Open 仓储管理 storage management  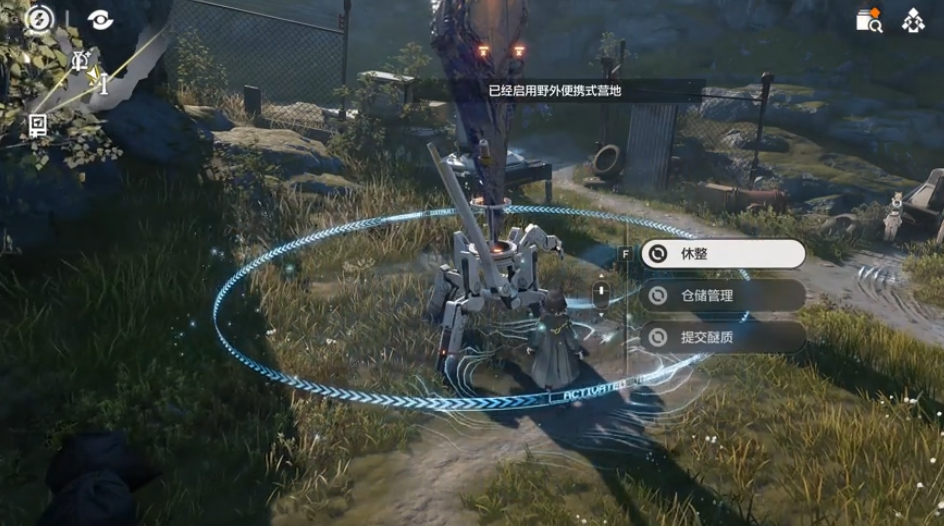pos(722,295)
